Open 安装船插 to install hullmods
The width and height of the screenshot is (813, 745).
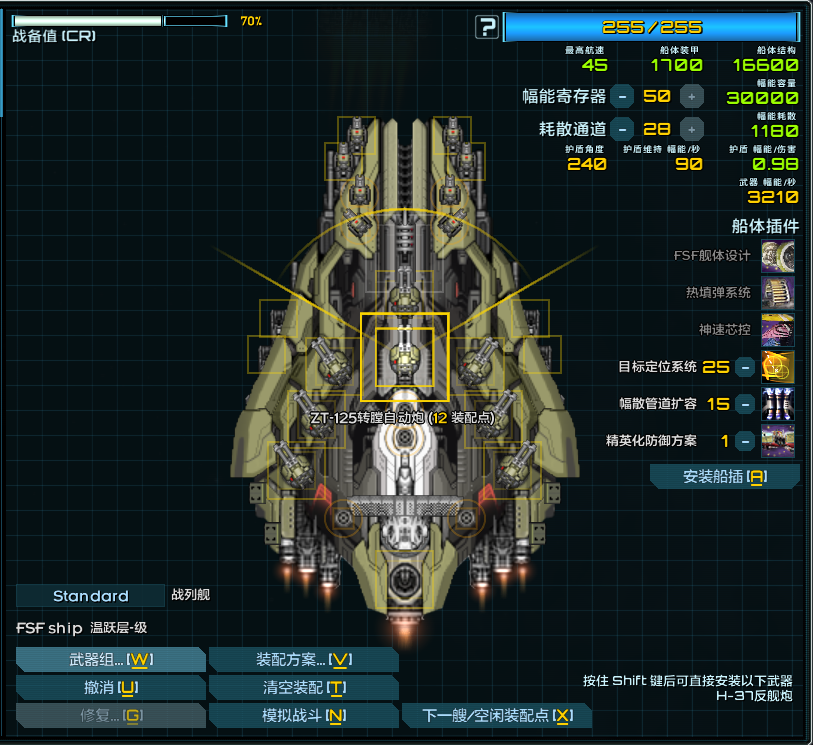724,477
